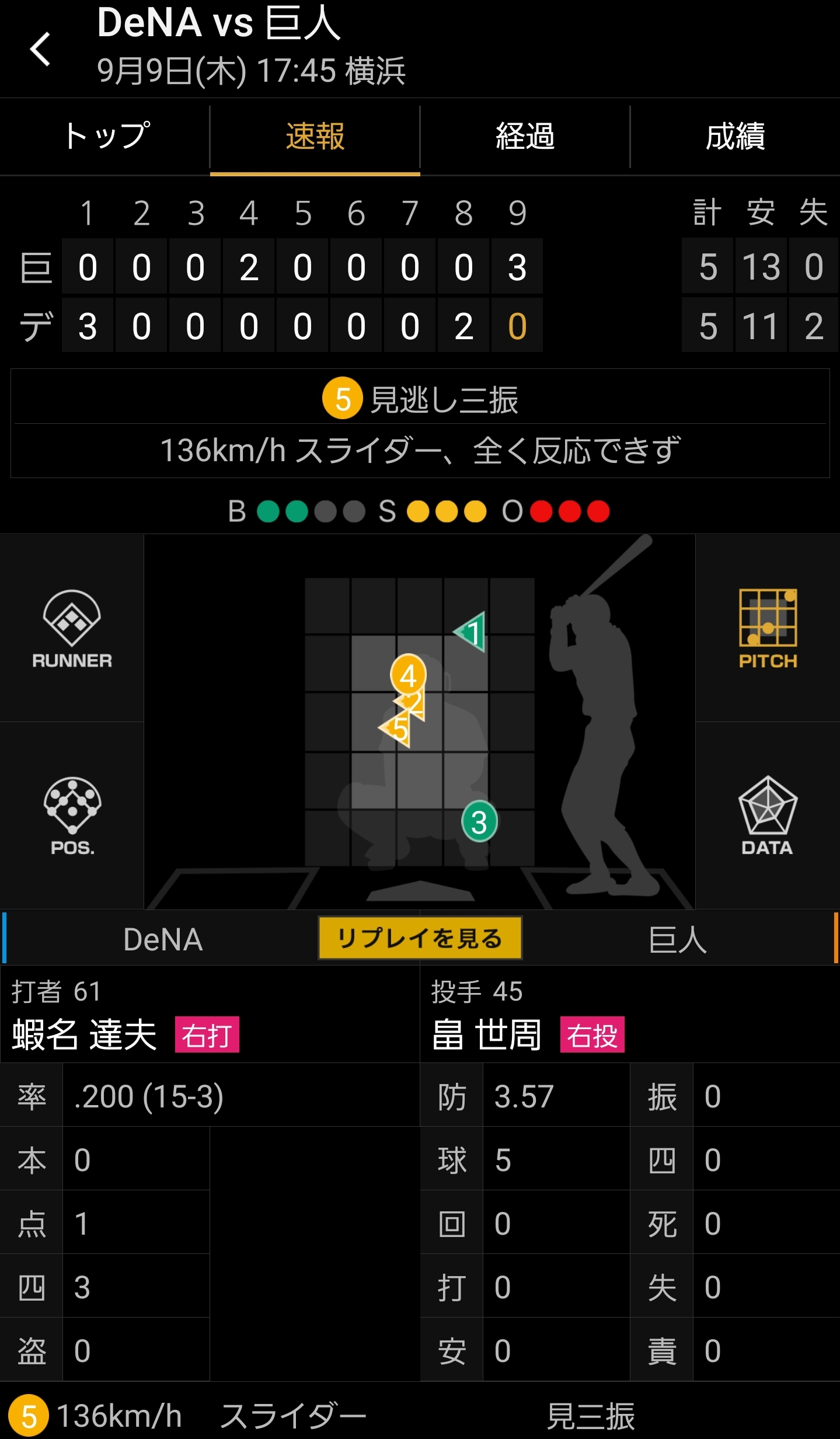Select pitch marker number 3
This screenshot has height=1439, width=840.
click(x=479, y=822)
